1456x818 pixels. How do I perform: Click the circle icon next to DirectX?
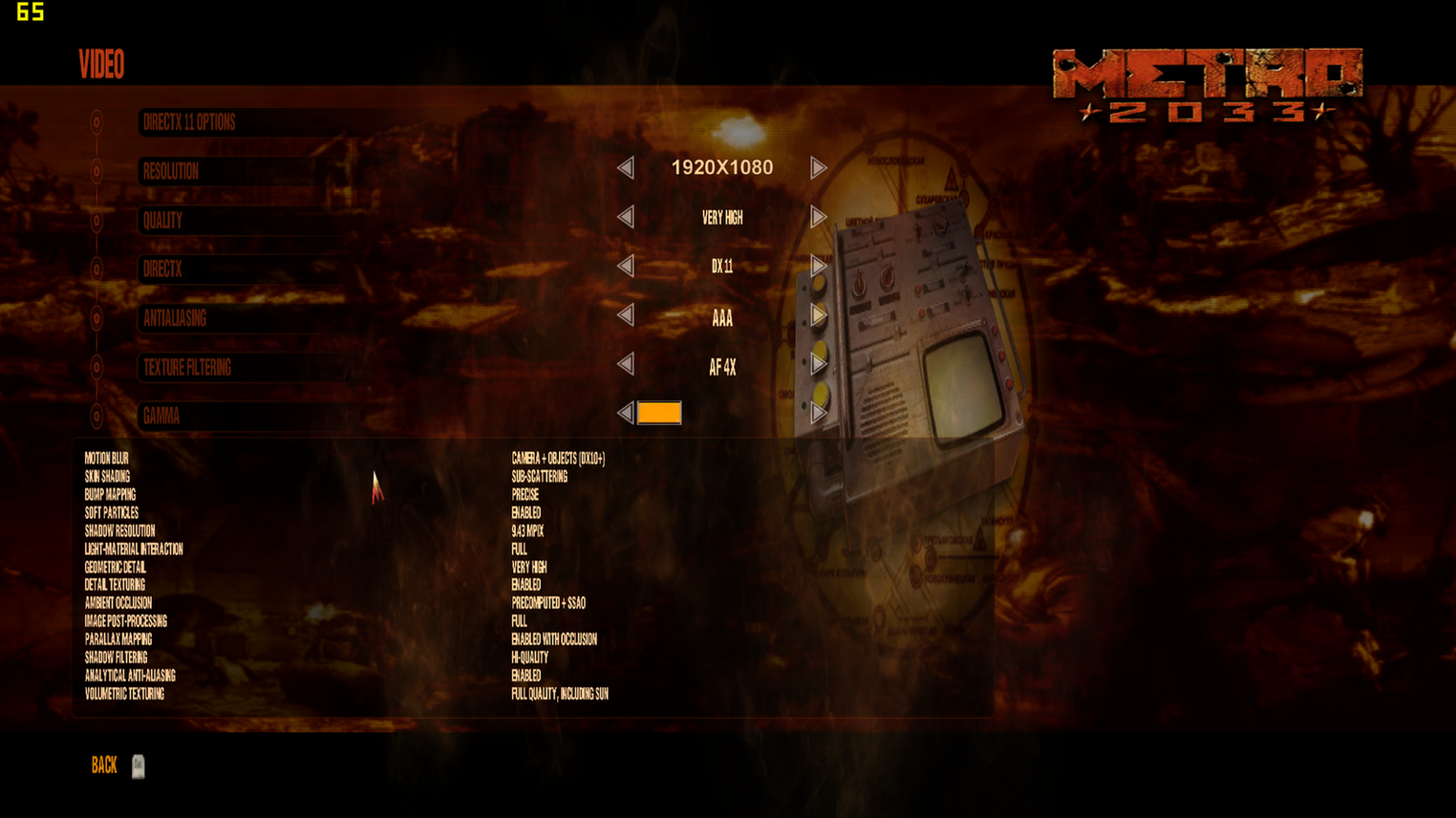click(x=95, y=269)
